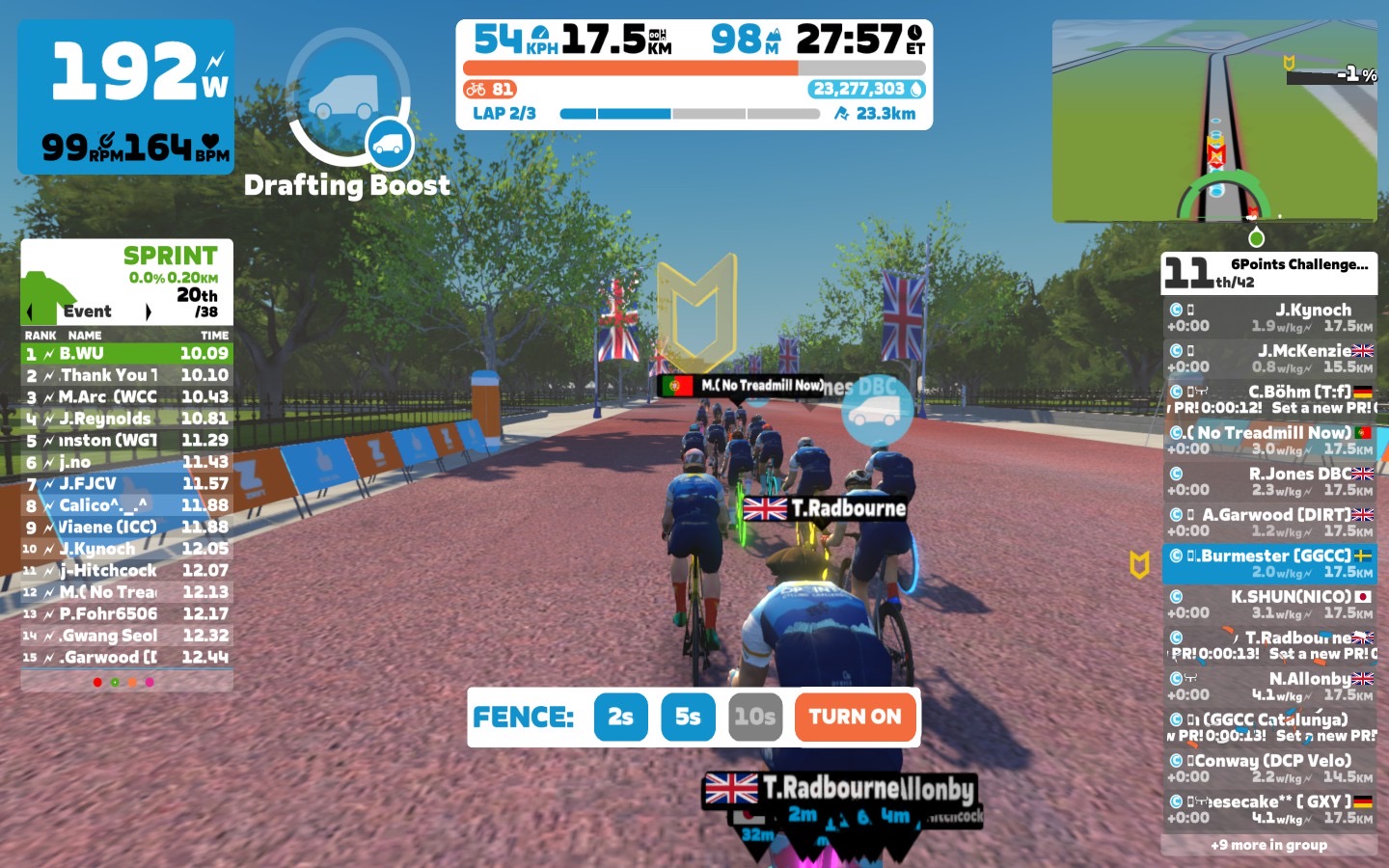The height and width of the screenshot is (868, 1389).
Task: Pick J.McKenzie from the riders list
Action: coord(1269,358)
